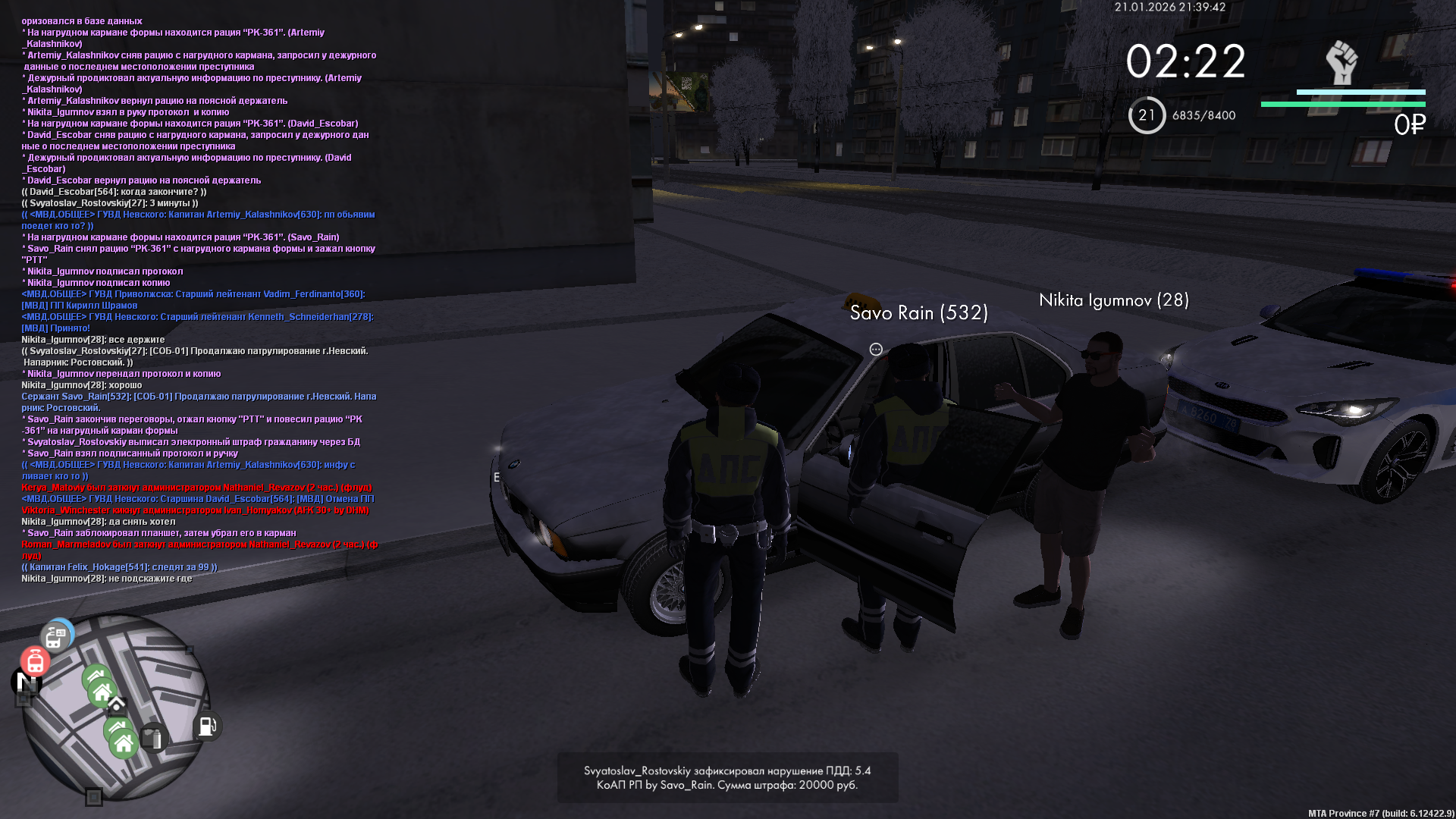Select the Savo Rain (532) nametag

pos(918,312)
